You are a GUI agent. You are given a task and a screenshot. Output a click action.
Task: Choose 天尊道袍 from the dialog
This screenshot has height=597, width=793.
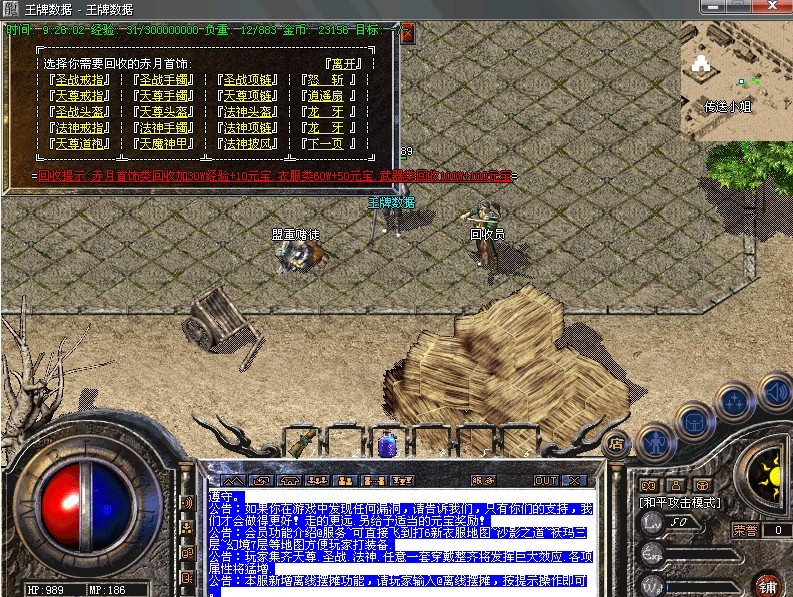pos(80,143)
